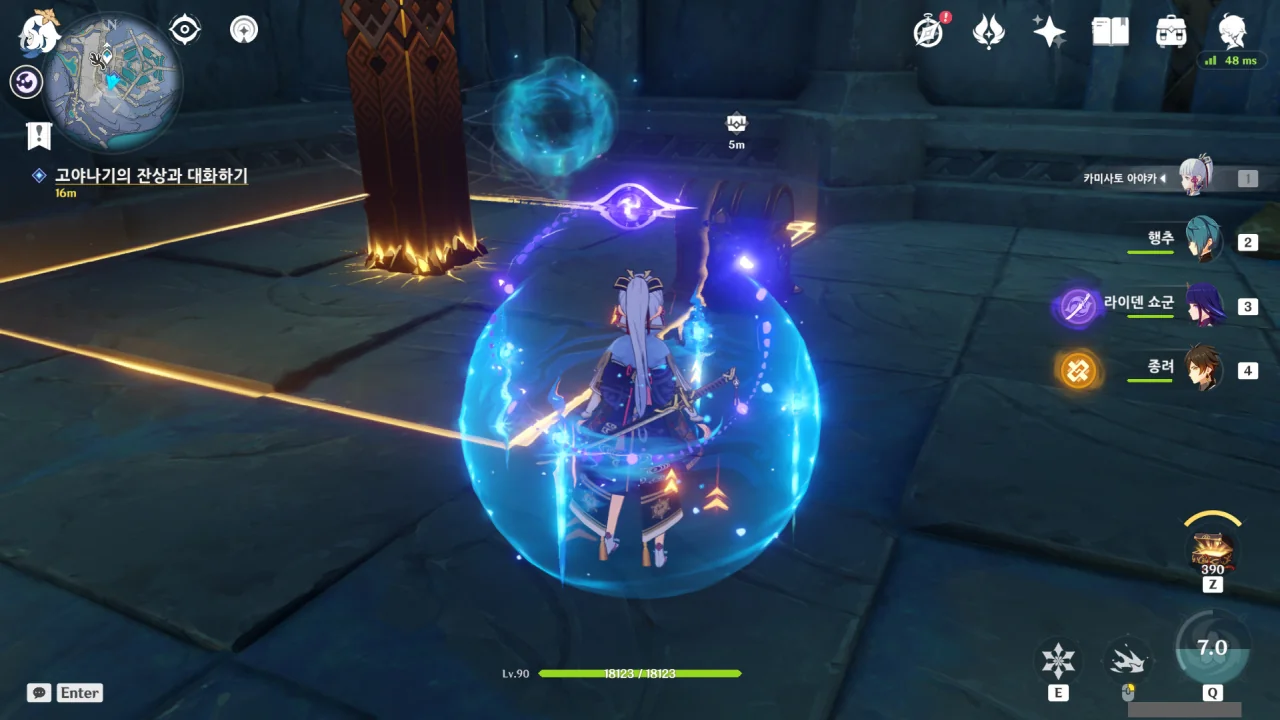Screen dimensions: 1280x720
Task: Open the Paimon menu icon
Action: pos(40,32)
